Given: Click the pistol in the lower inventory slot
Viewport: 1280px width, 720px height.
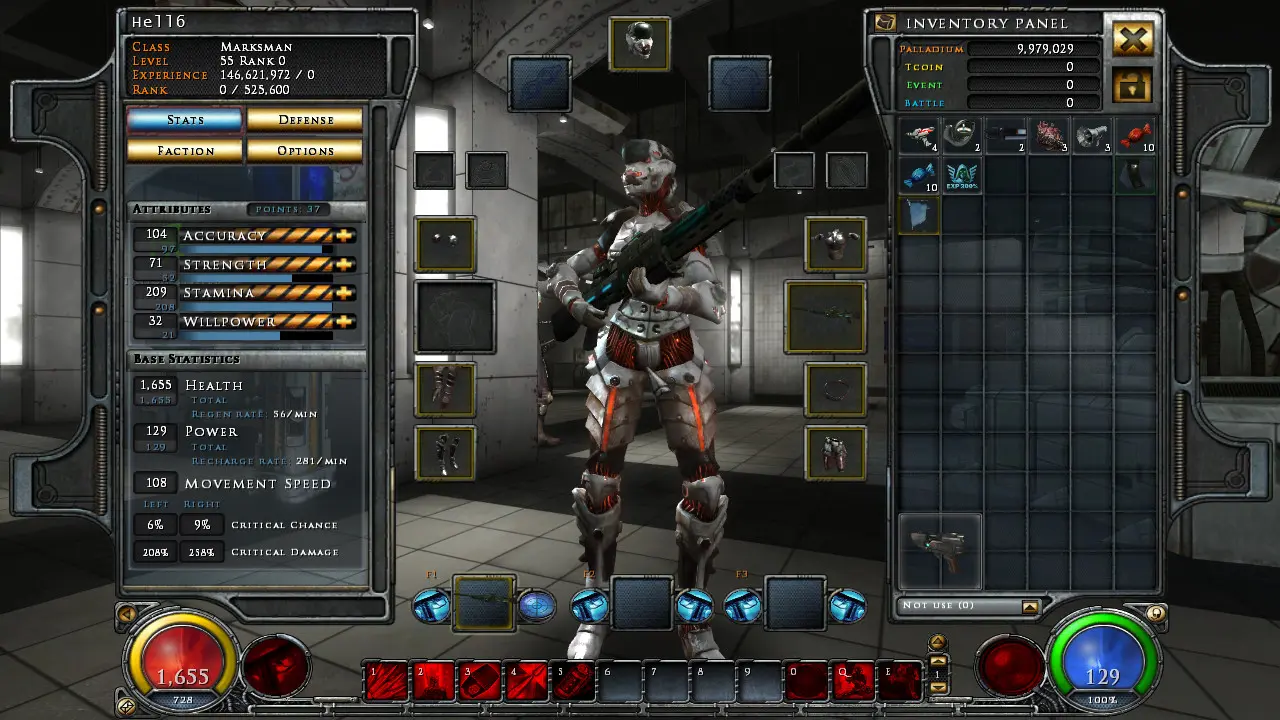Looking at the screenshot, I should (939, 548).
